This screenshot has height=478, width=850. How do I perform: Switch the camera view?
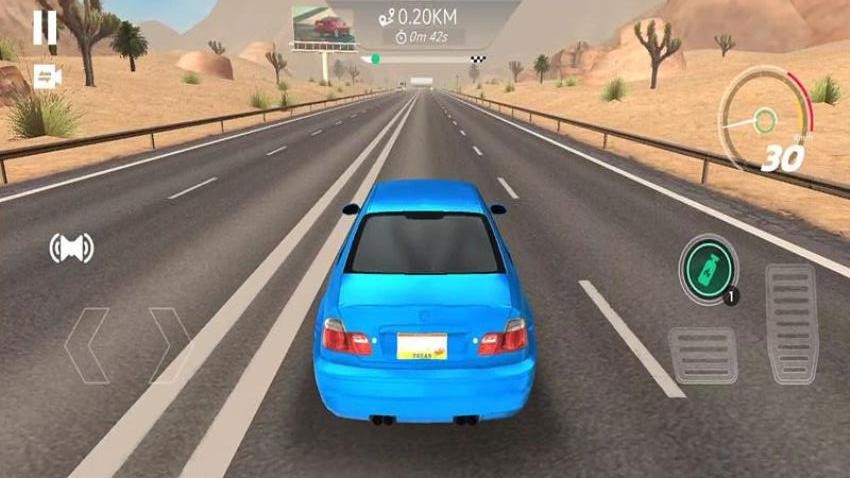coord(46,77)
